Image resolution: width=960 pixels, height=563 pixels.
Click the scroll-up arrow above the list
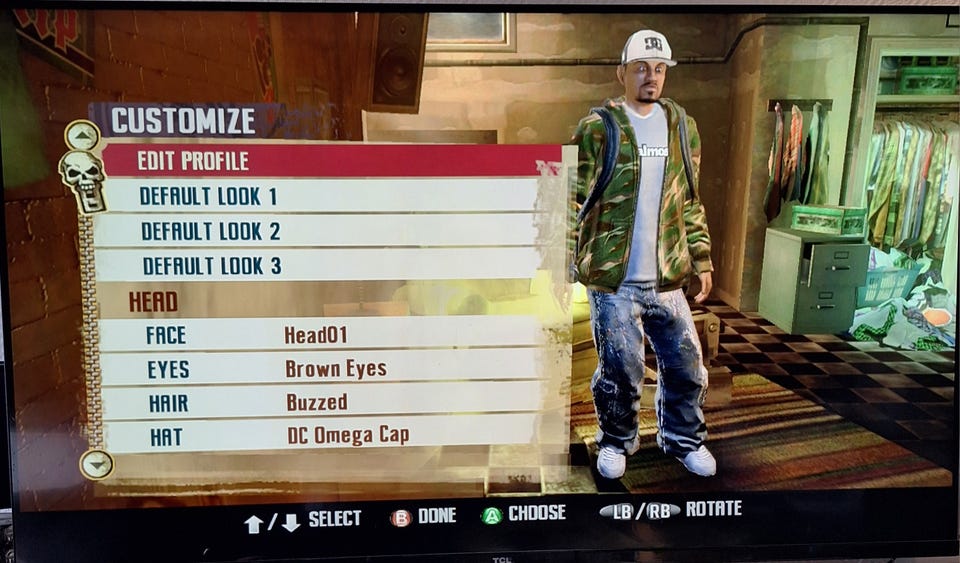click(x=82, y=134)
